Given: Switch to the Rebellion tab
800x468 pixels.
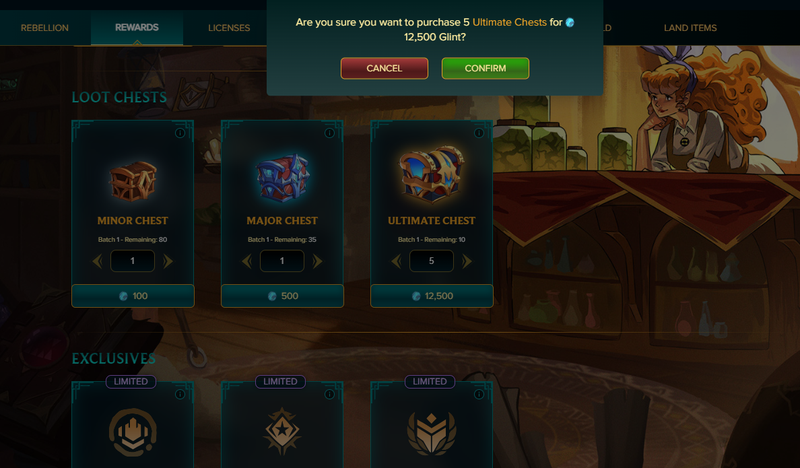Looking at the screenshot, I should pos(45,28).
